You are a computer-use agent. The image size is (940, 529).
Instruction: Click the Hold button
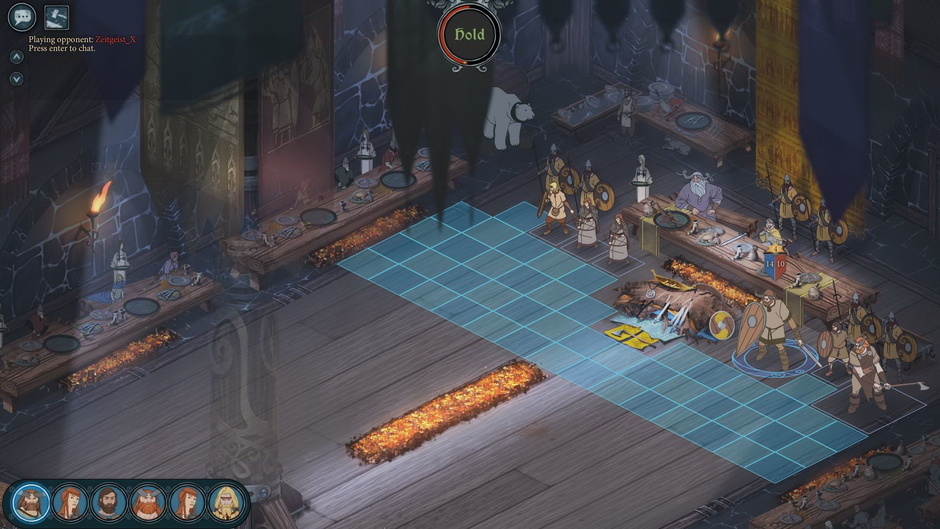tap(469, 35)
